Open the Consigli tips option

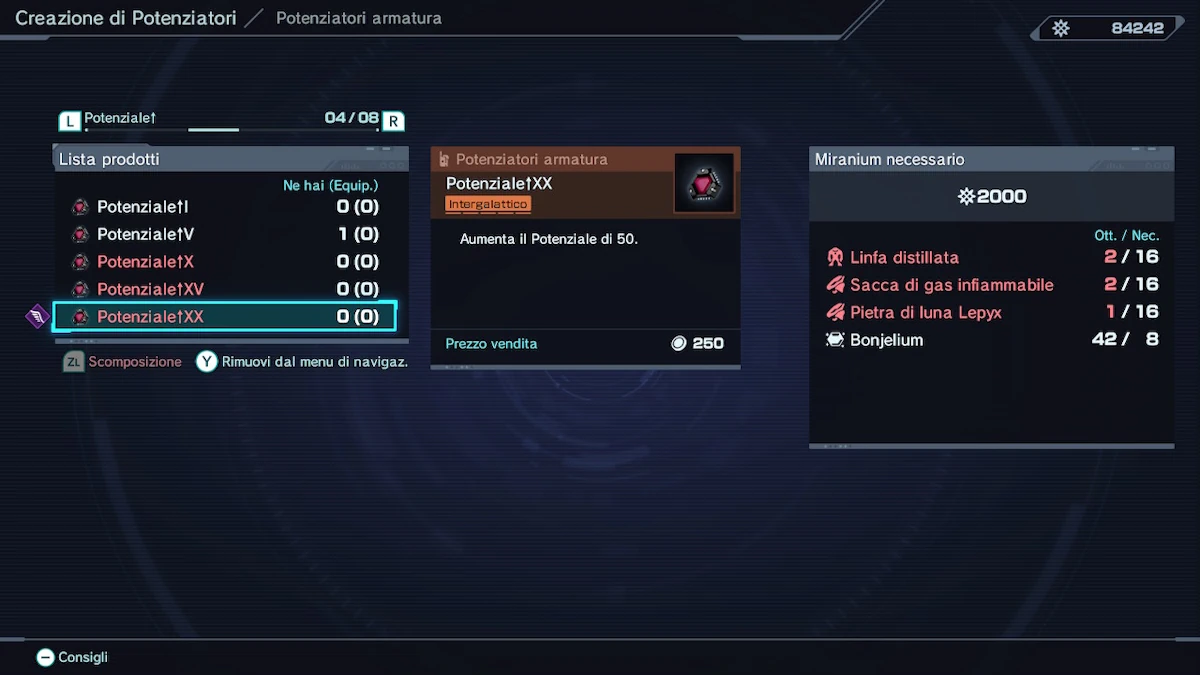(x=72, y=657)
